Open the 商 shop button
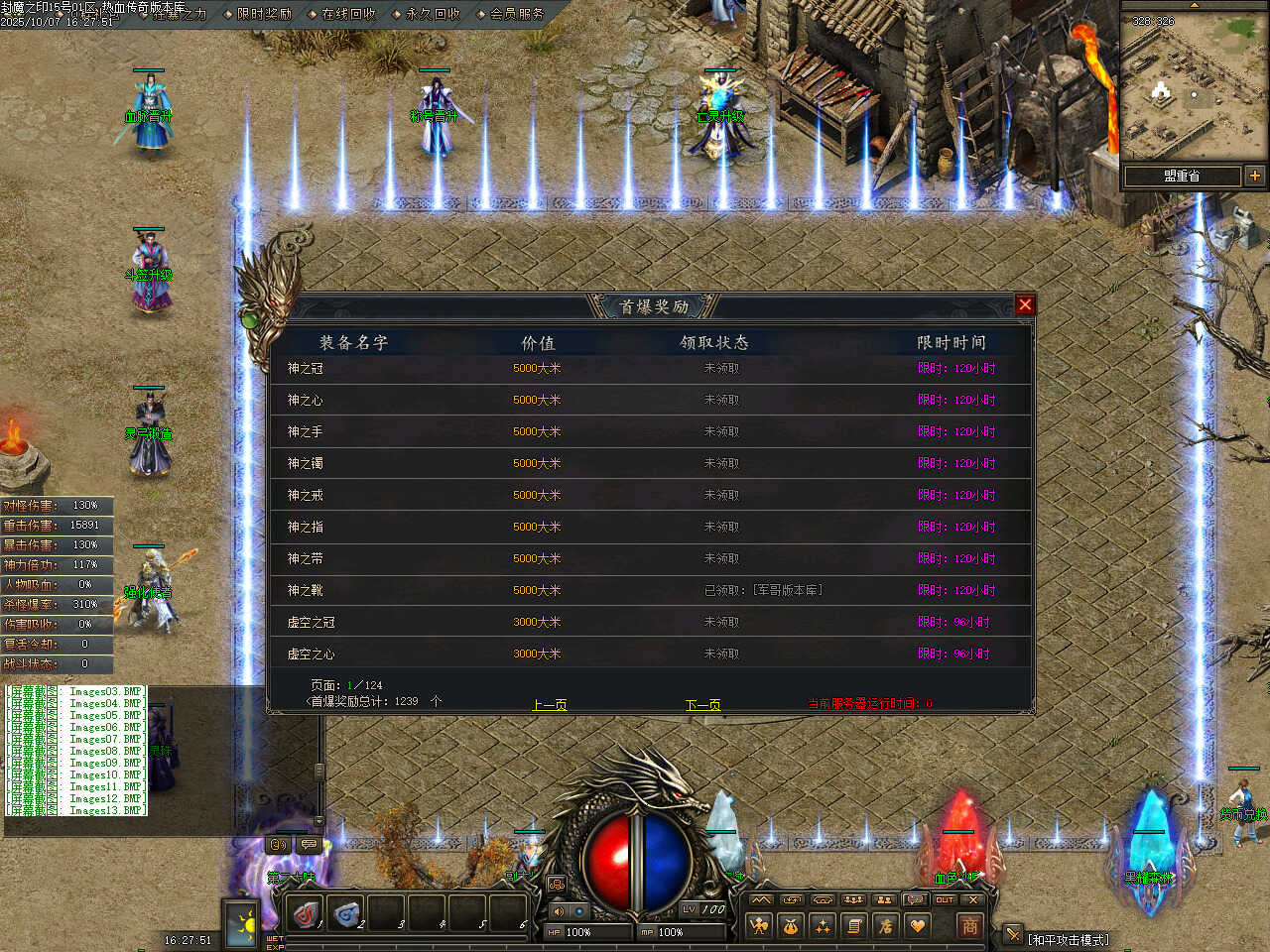The image size is (1270, 952). (x=969, y=926)
